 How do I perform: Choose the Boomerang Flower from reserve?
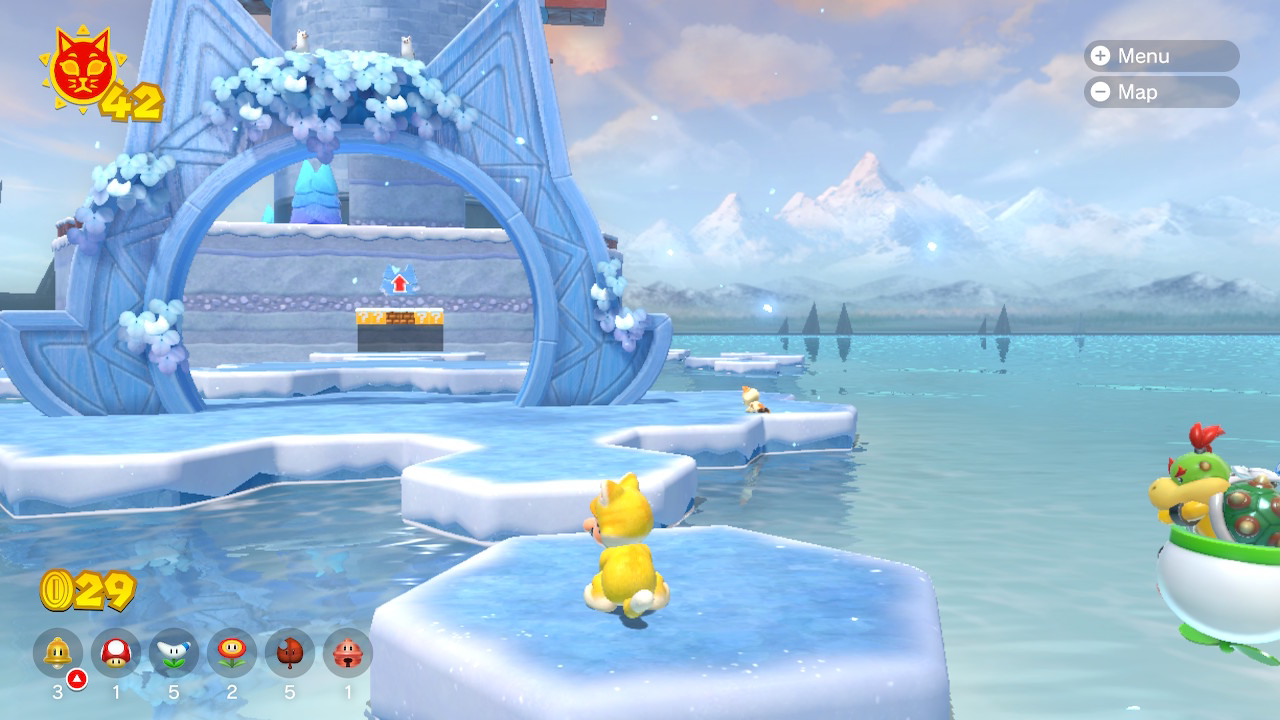(x=174, y=653)
